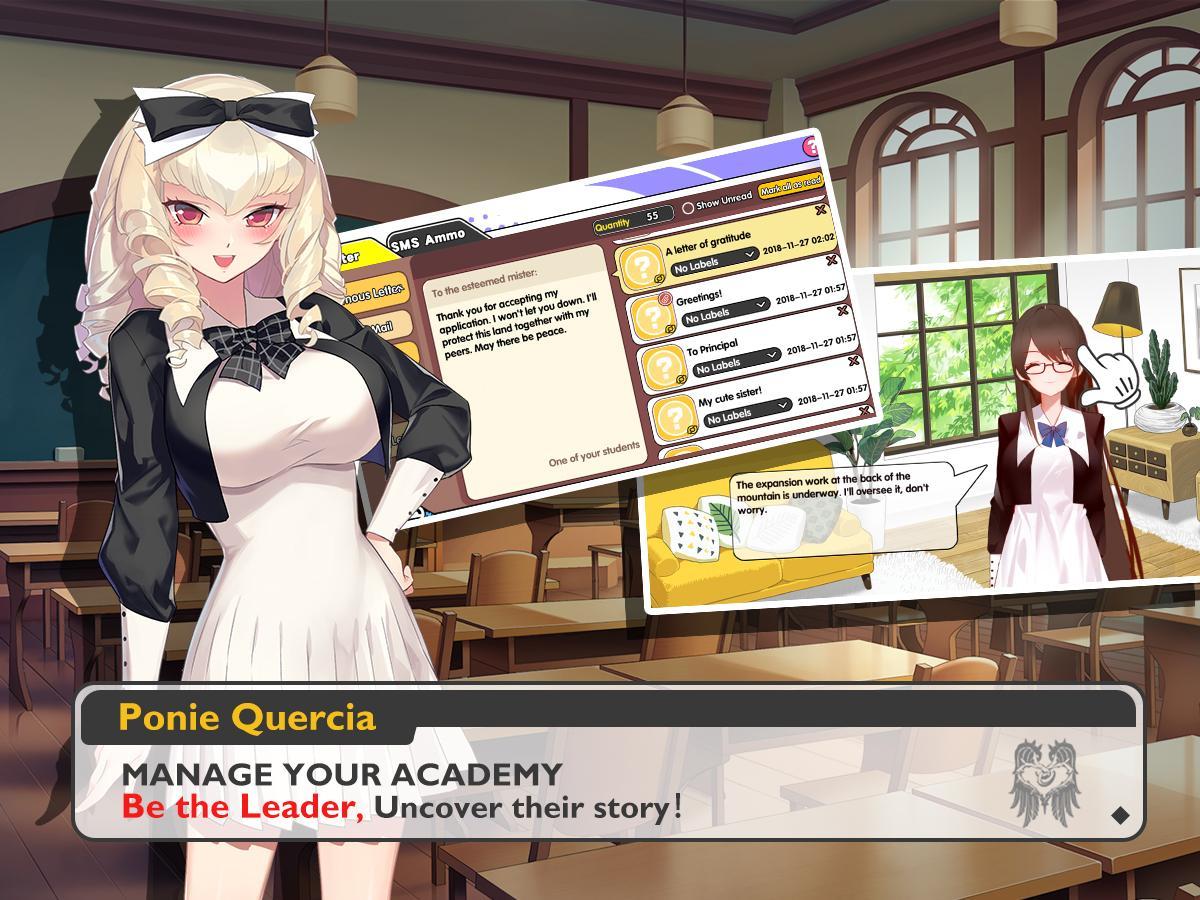Open the 'To Principal' letter
The width and height of the screenshot is (1200, 900).
tap(711, 349)
